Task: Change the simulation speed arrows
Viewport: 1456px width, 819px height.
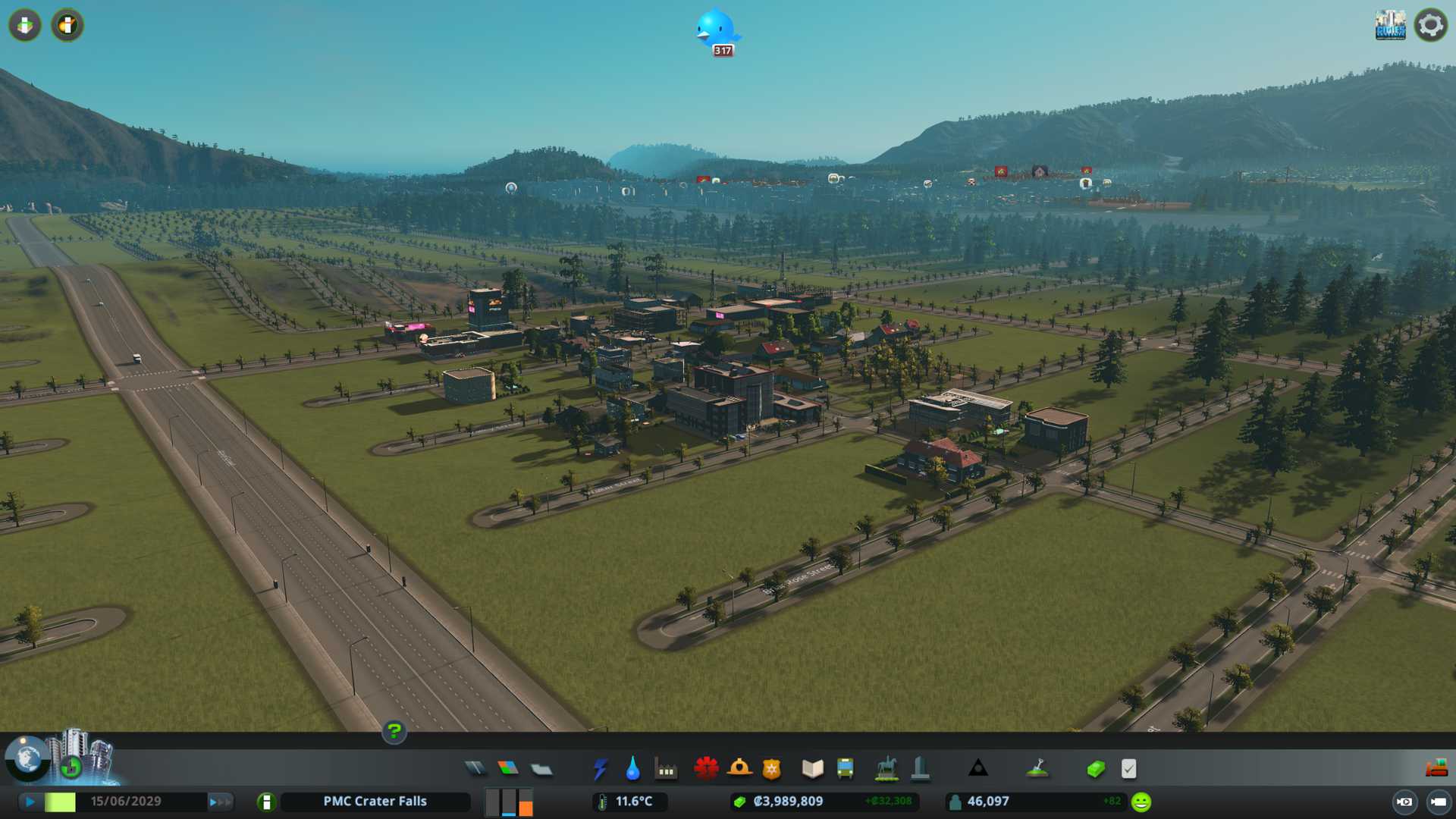Action: pyautogui.click(x=220, y=802)
